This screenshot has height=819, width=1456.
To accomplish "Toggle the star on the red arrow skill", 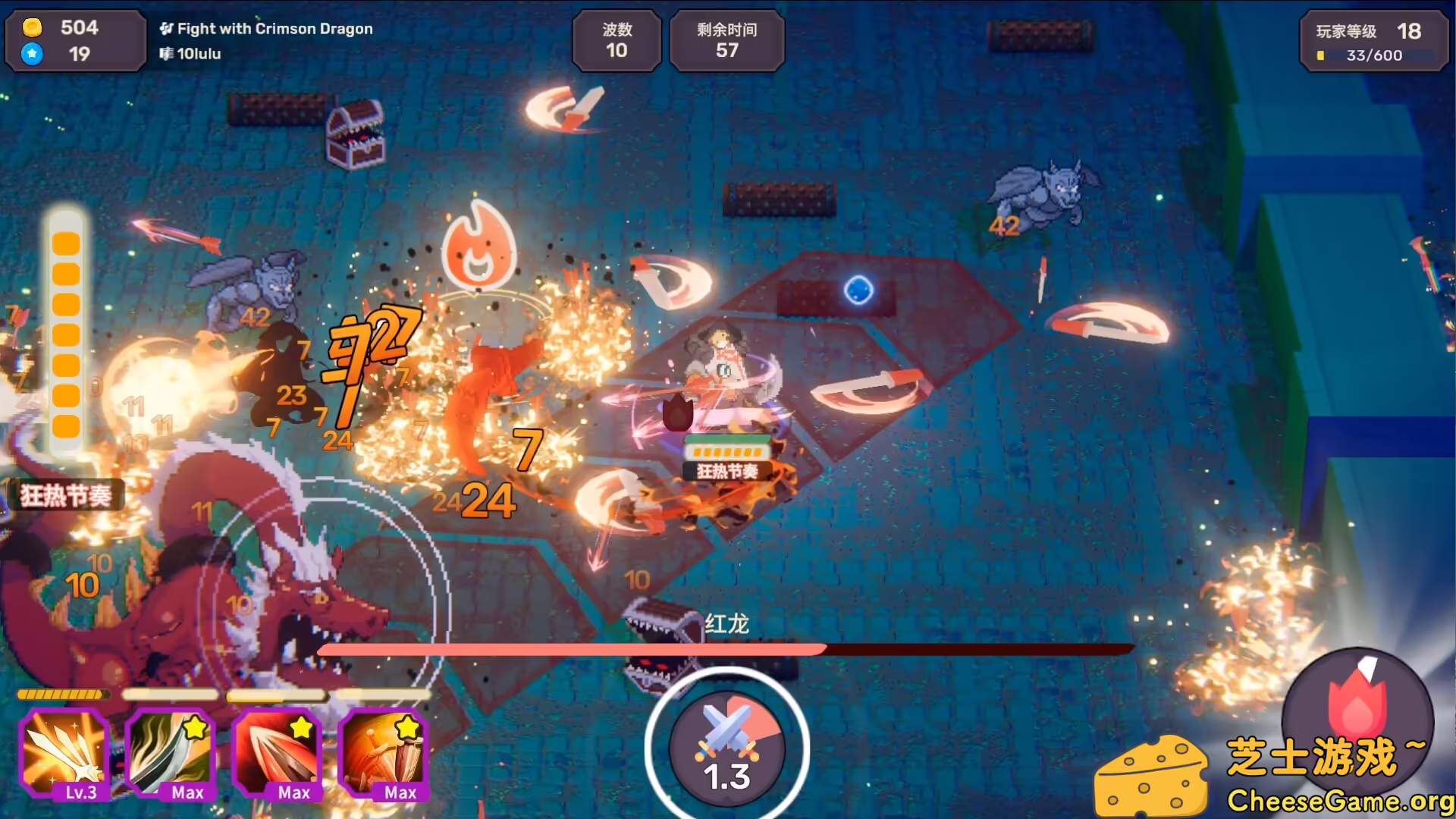I will 303,726.
